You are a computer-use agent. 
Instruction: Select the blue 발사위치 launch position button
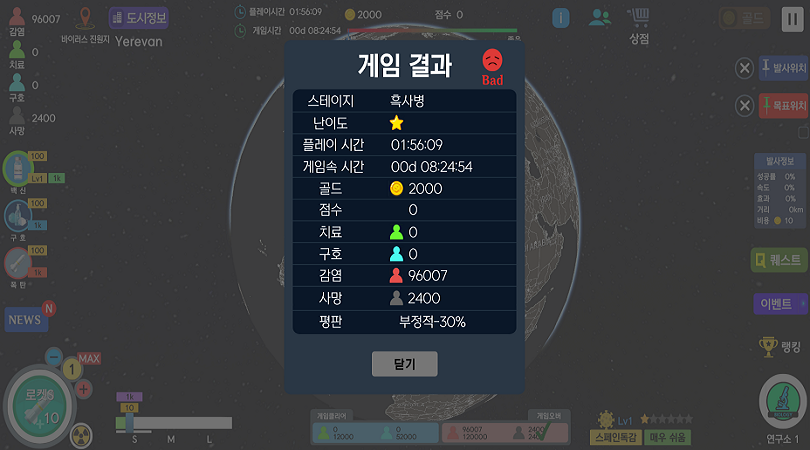point(783,68)
